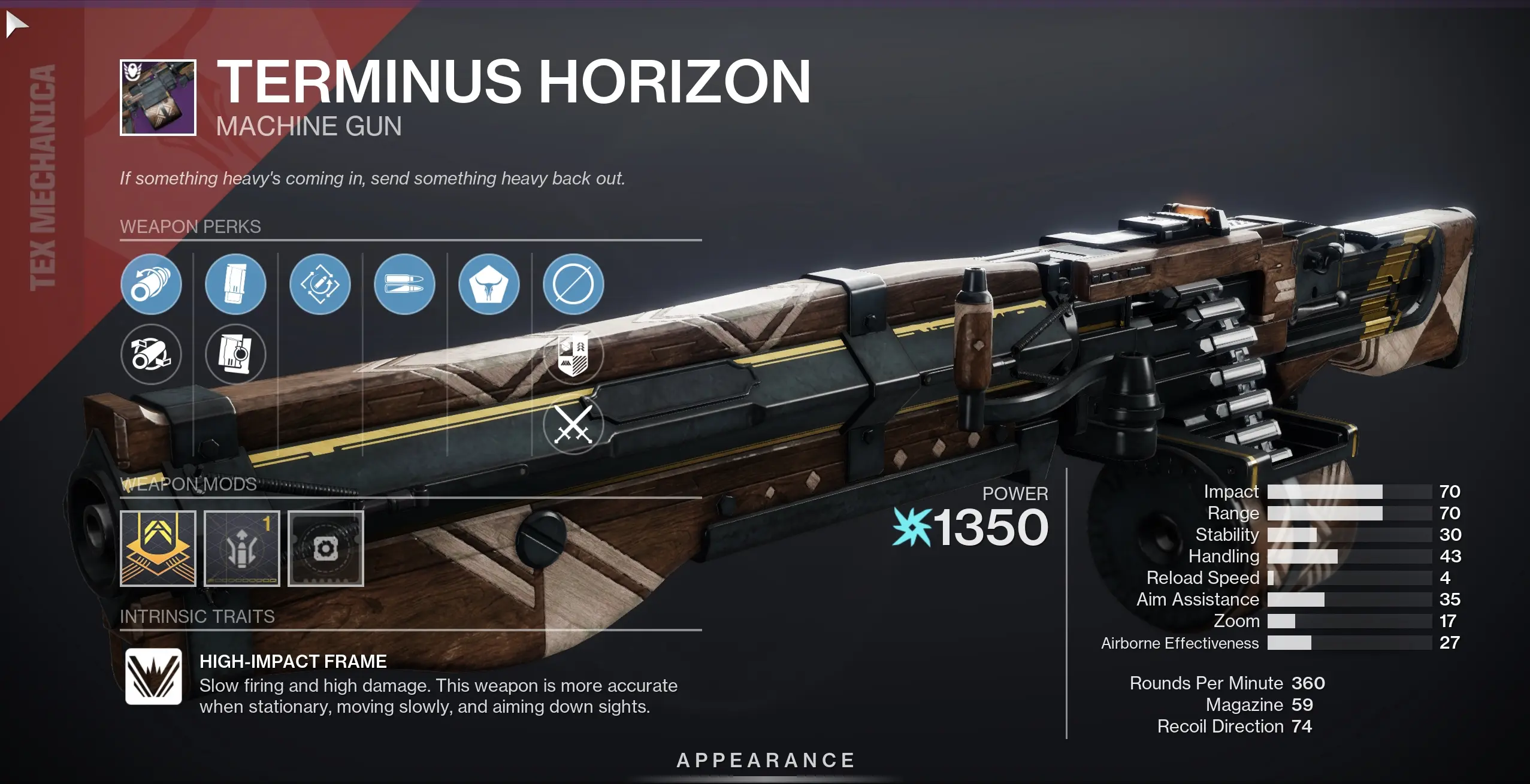Click the Terminus Horizon weapon thumbnail
The image size is (1530, 784).
point(158,96)
